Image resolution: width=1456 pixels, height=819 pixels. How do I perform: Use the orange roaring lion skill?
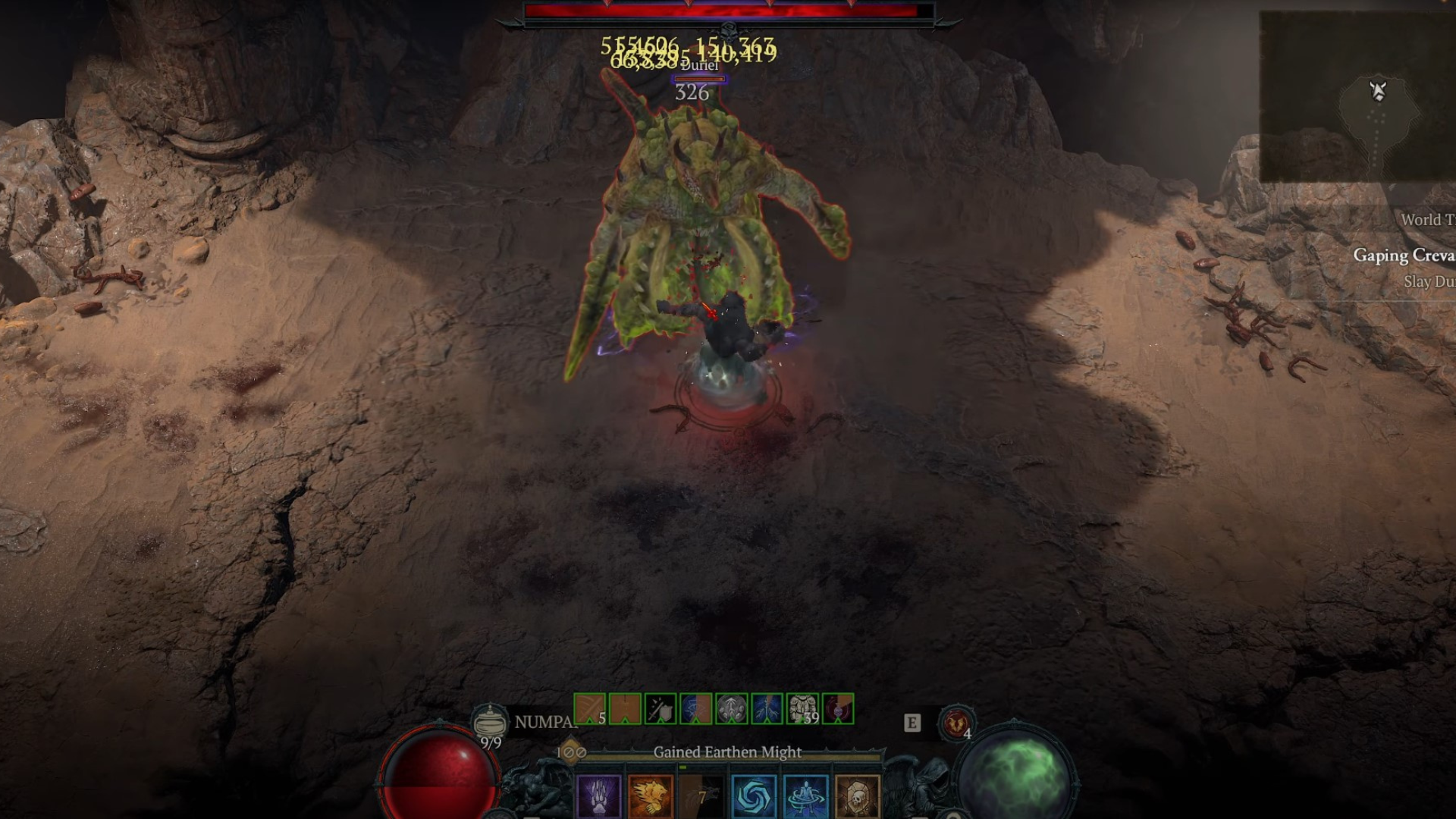[651, 796]
